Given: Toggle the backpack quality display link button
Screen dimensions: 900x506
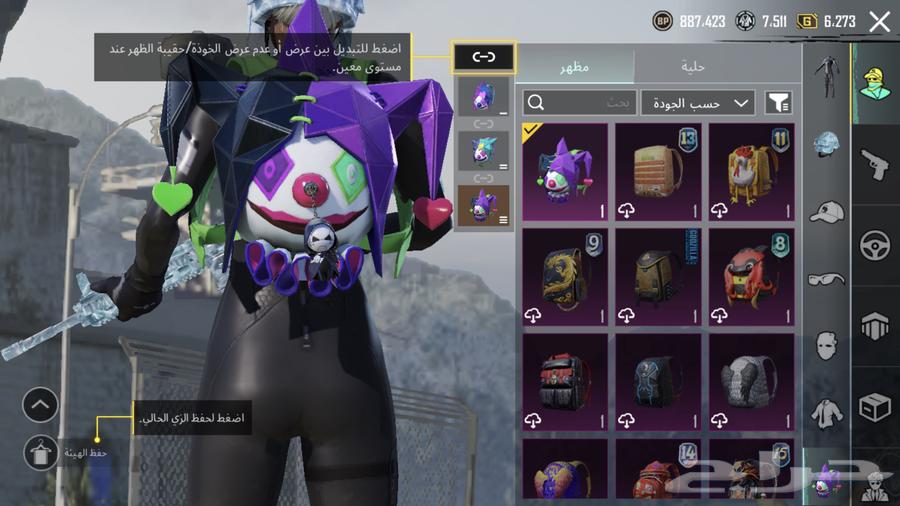Looking at the screenshot, I should click(x=484, y=57).
